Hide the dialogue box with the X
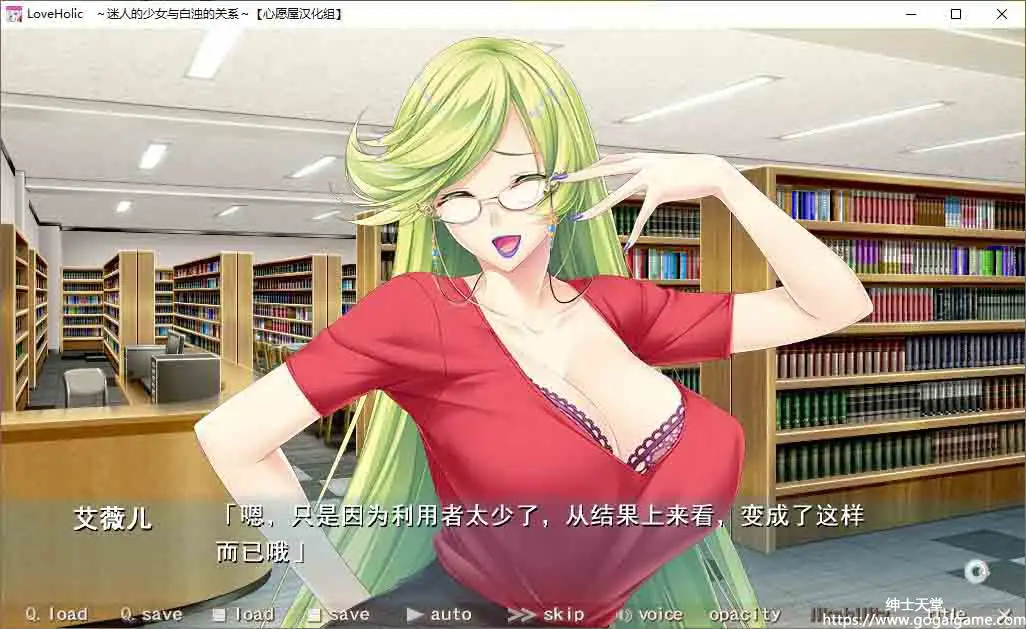 1005,613
